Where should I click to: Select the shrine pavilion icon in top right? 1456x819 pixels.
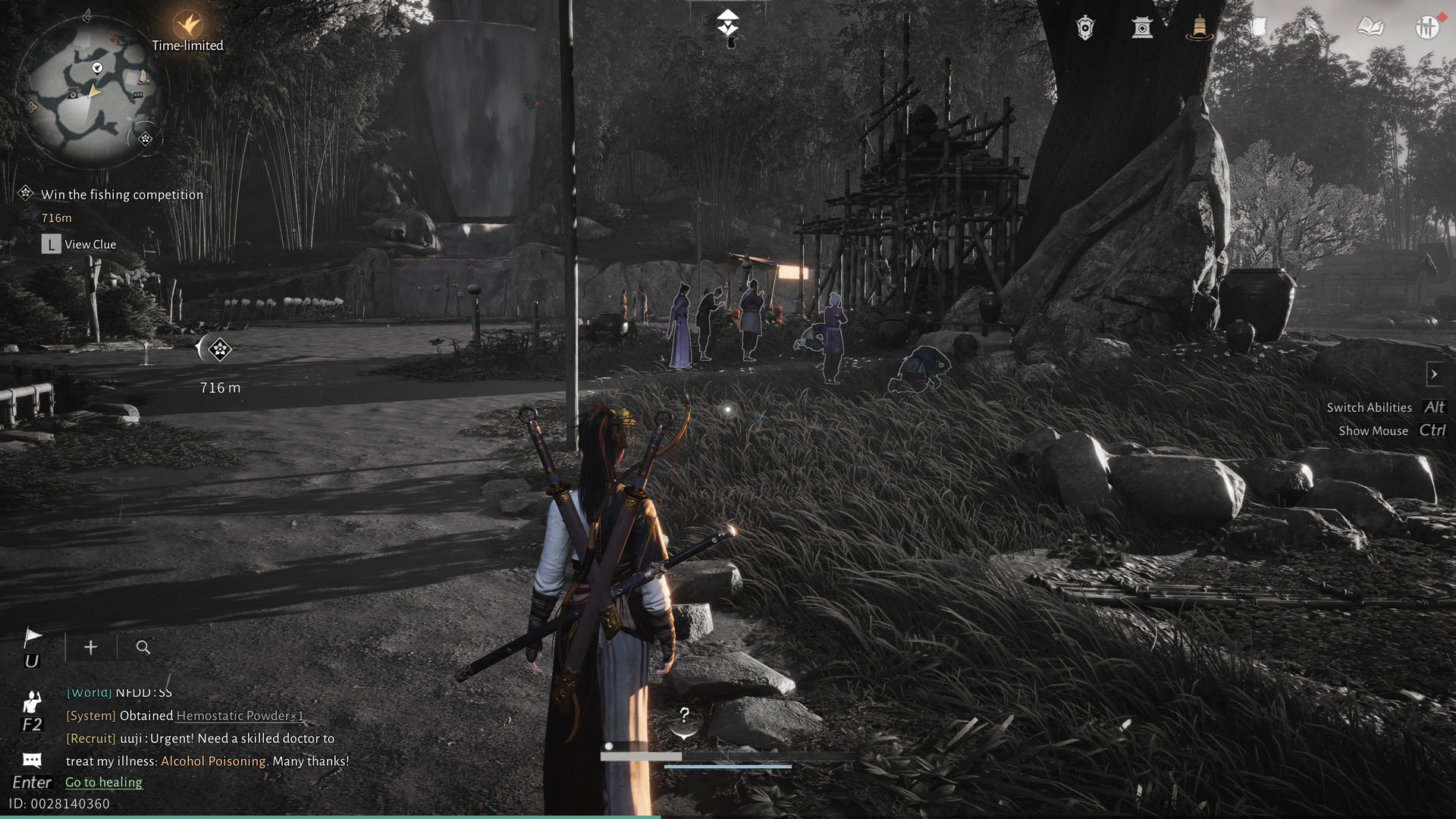(1142, 29)
